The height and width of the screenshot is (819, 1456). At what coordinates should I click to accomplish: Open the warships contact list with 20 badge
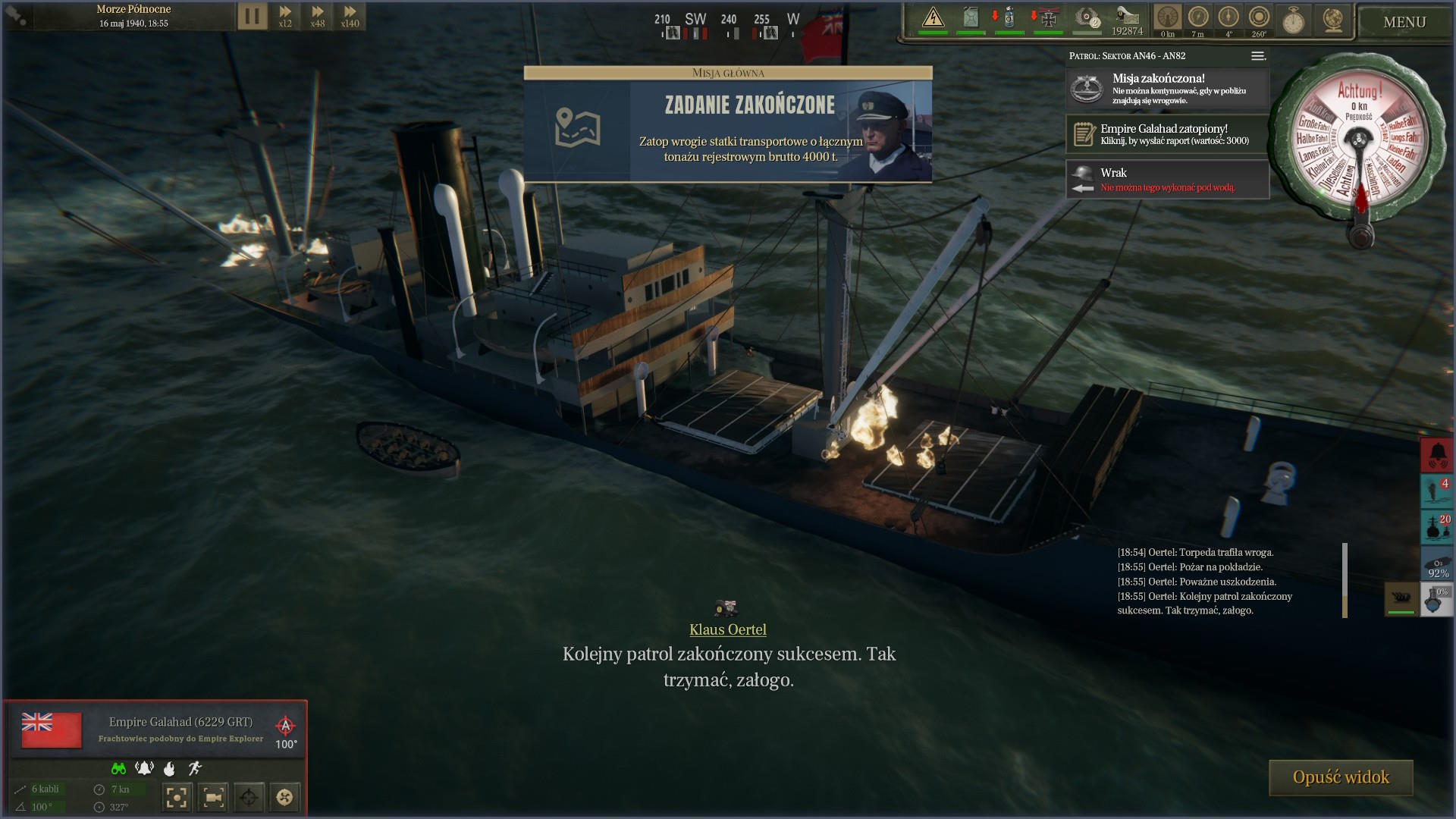coord(1436,527)
